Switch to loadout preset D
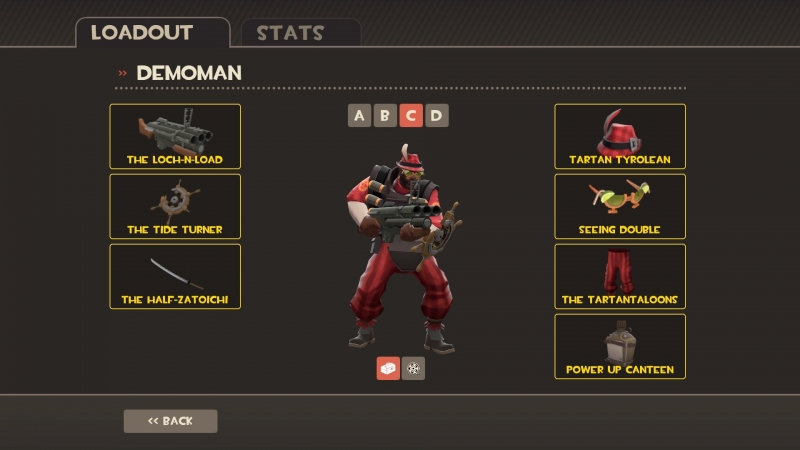 point(436,115)
